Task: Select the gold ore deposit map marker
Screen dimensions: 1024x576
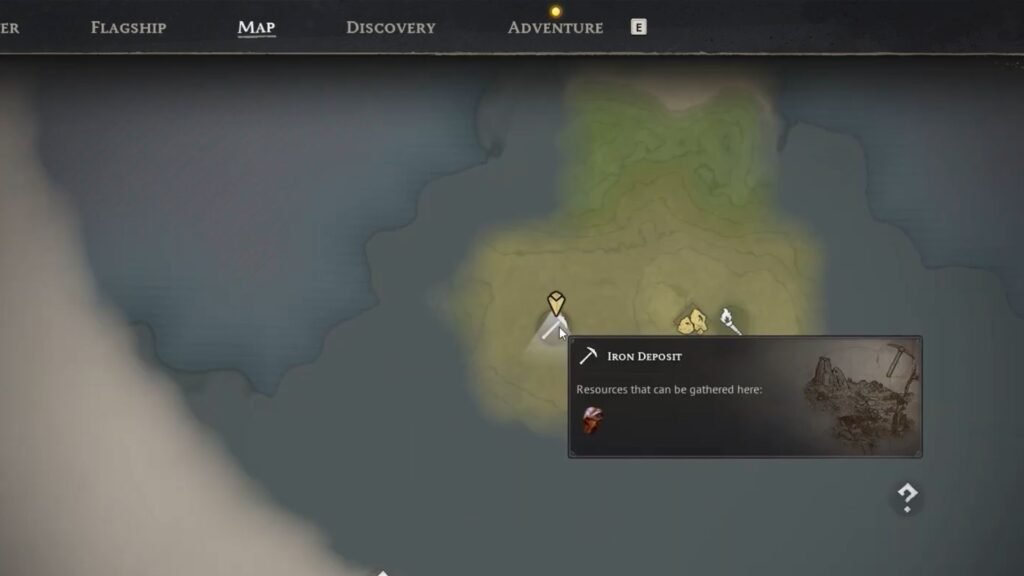Action: point(692,322)
